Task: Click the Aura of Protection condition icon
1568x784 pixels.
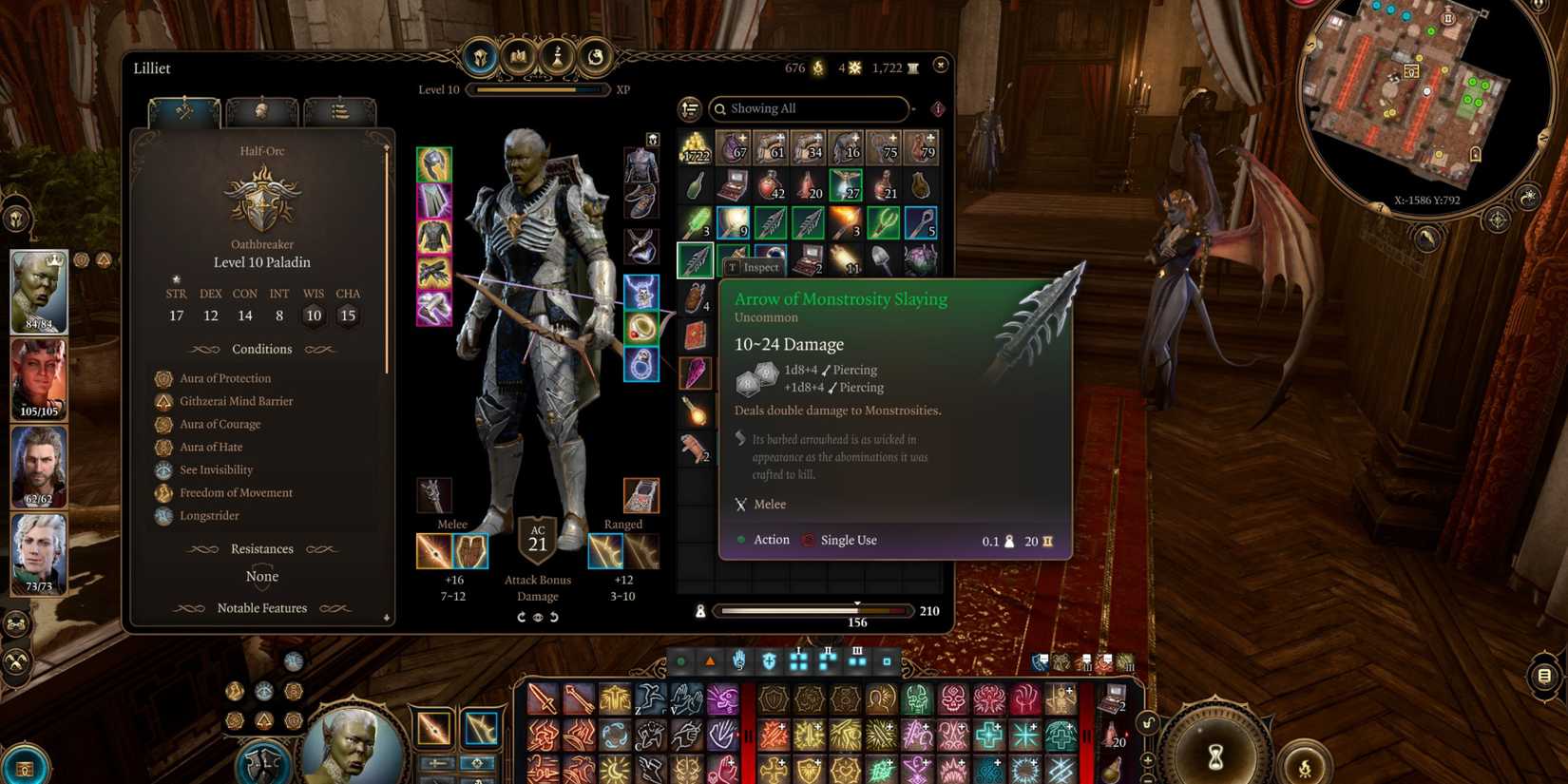Action: pos(163,378)
